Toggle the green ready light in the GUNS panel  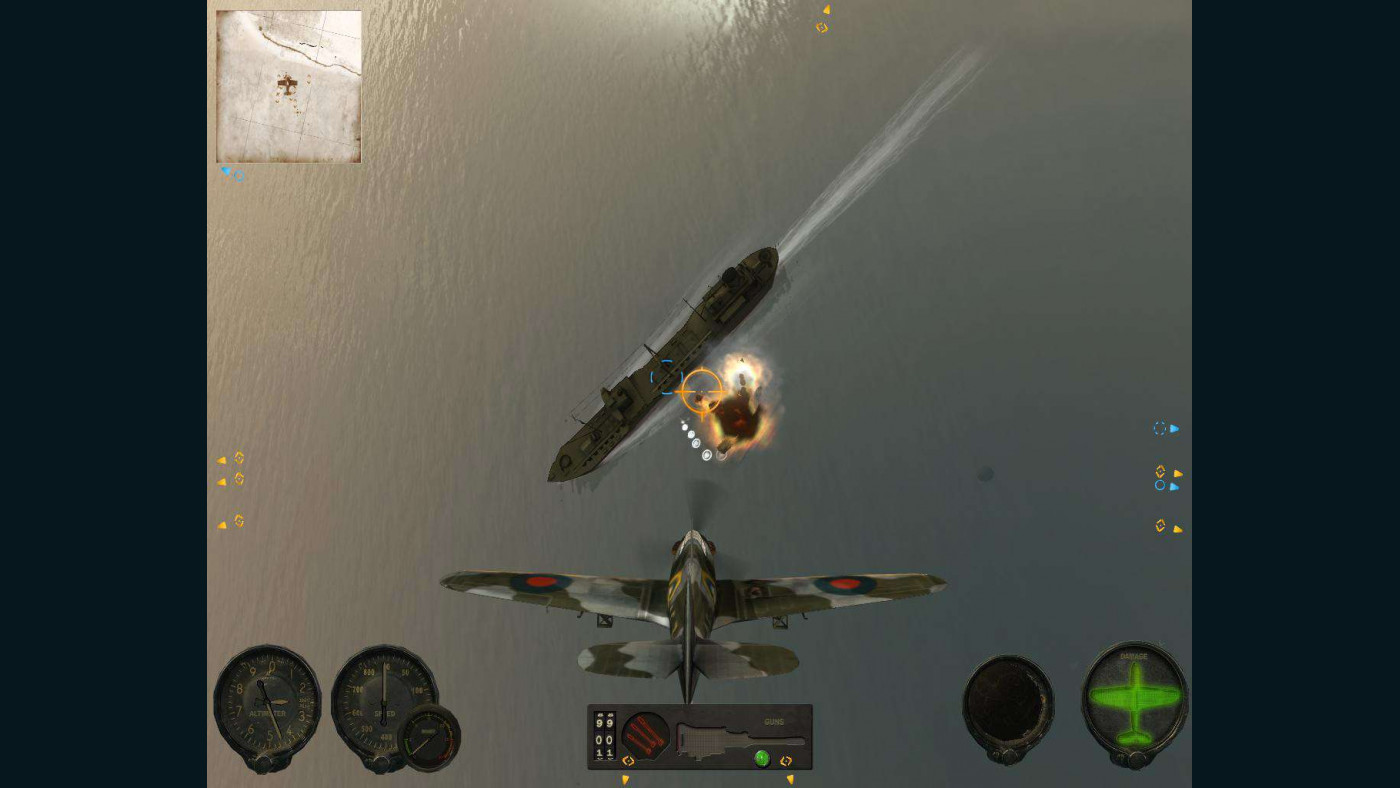760,758
